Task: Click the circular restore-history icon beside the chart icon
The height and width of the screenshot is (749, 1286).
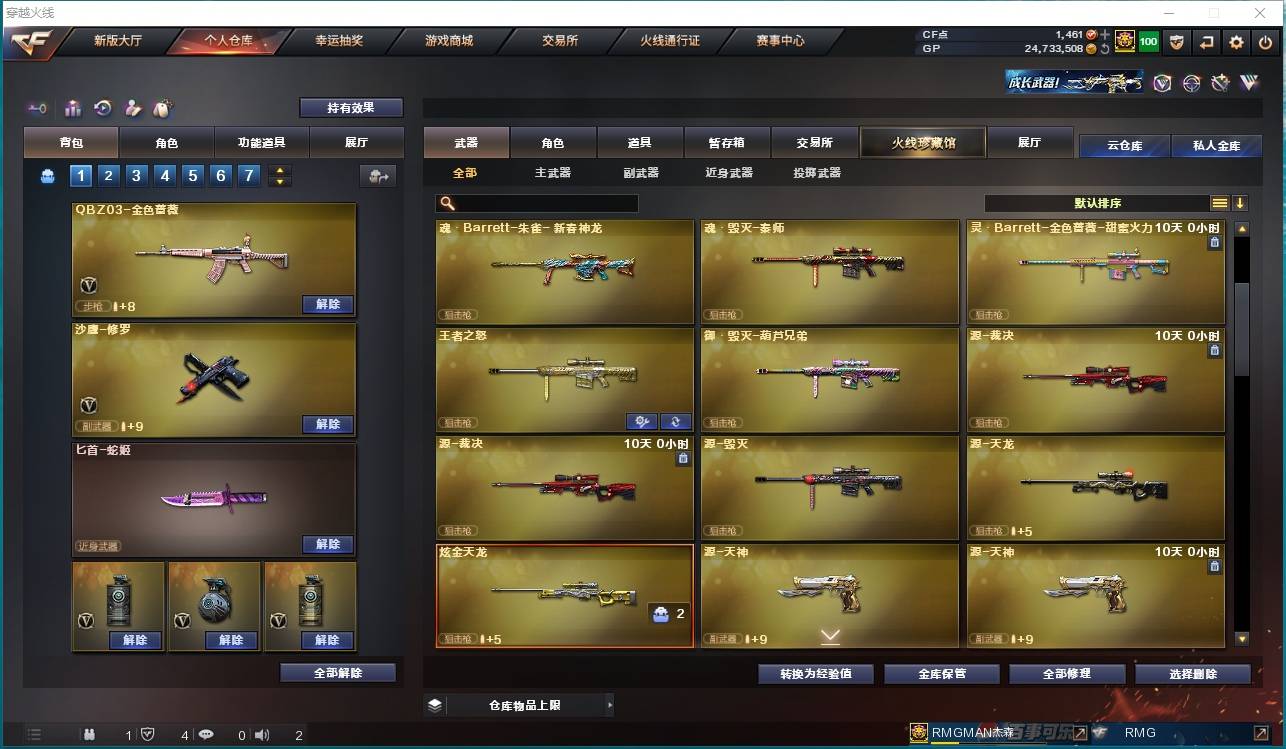Action: point(104,106)
